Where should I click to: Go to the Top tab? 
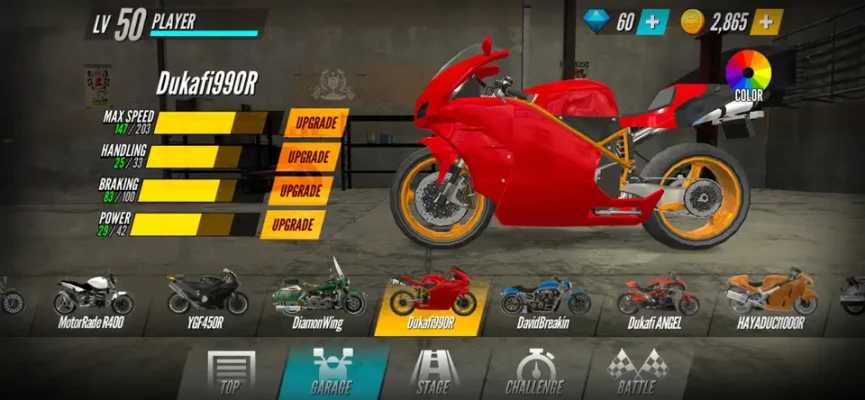coord(230,373)
